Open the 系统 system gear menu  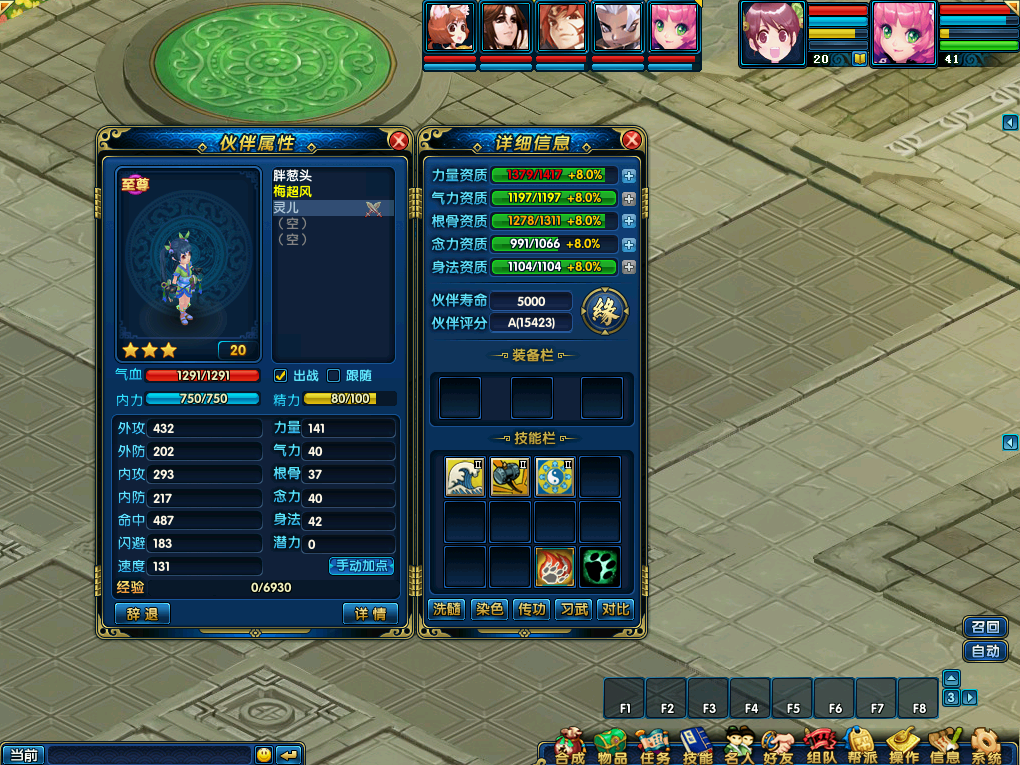tap(986, 745)
